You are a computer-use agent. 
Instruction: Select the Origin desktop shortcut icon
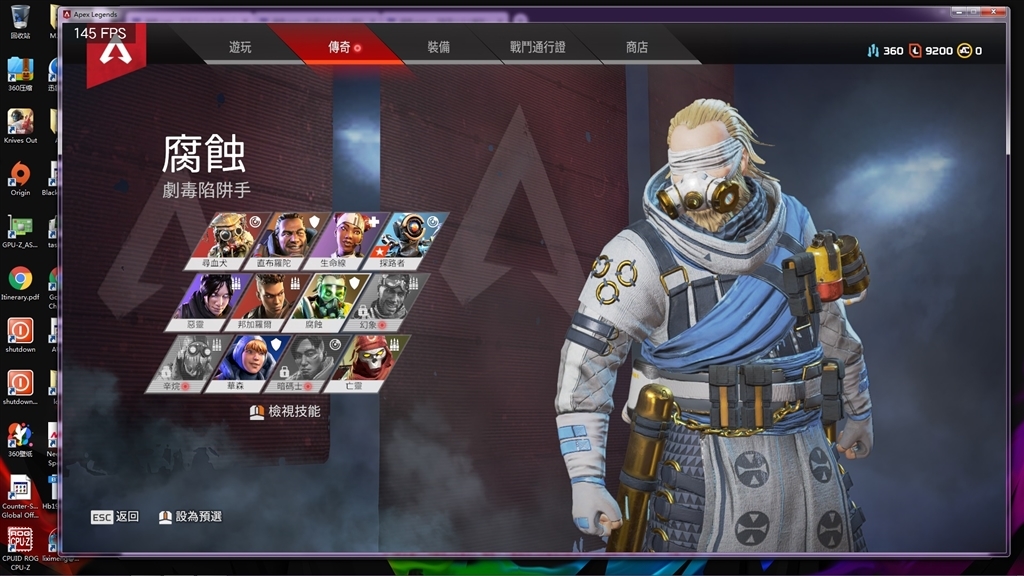click(20, 178)
